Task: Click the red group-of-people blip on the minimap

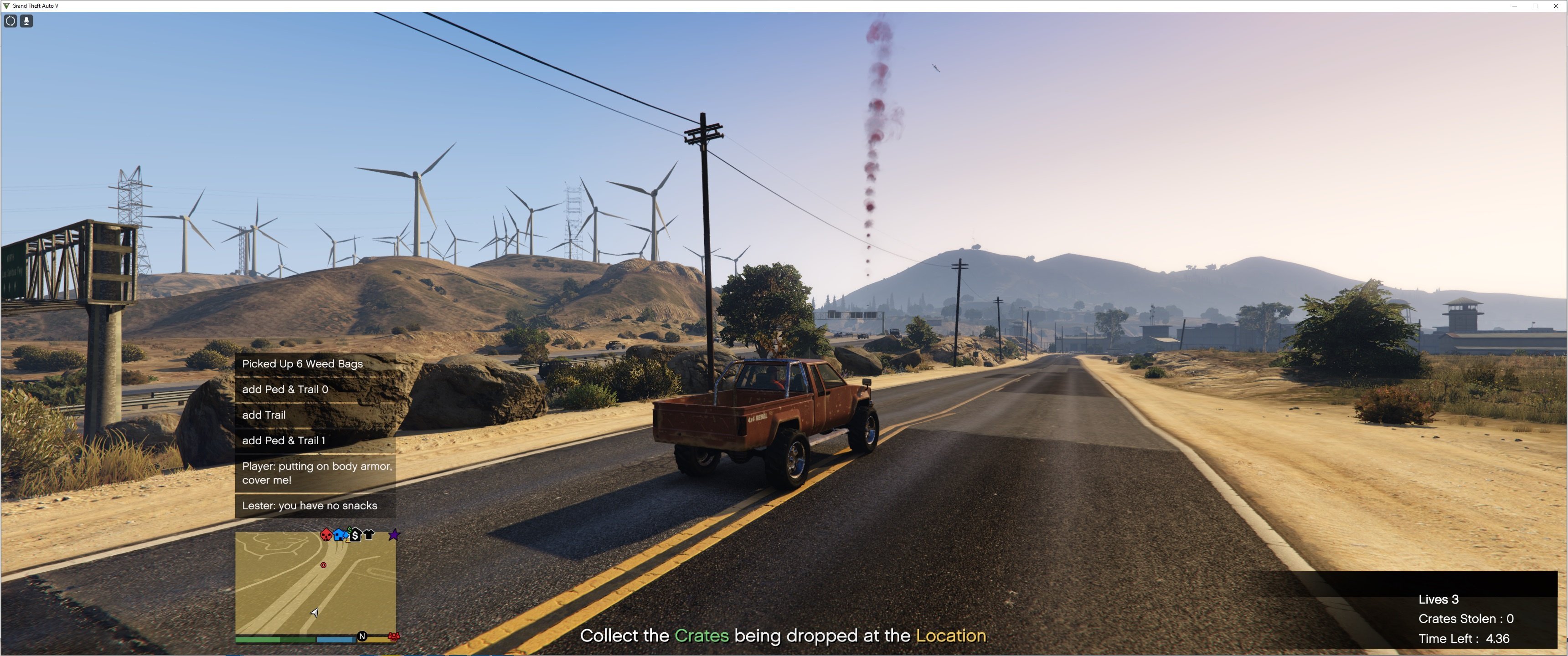Action: pyautogui.click(x=394, y=636)
